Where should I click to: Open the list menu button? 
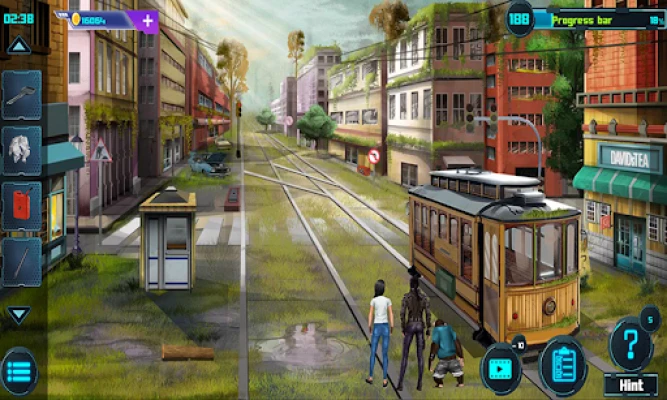point(19,372)
